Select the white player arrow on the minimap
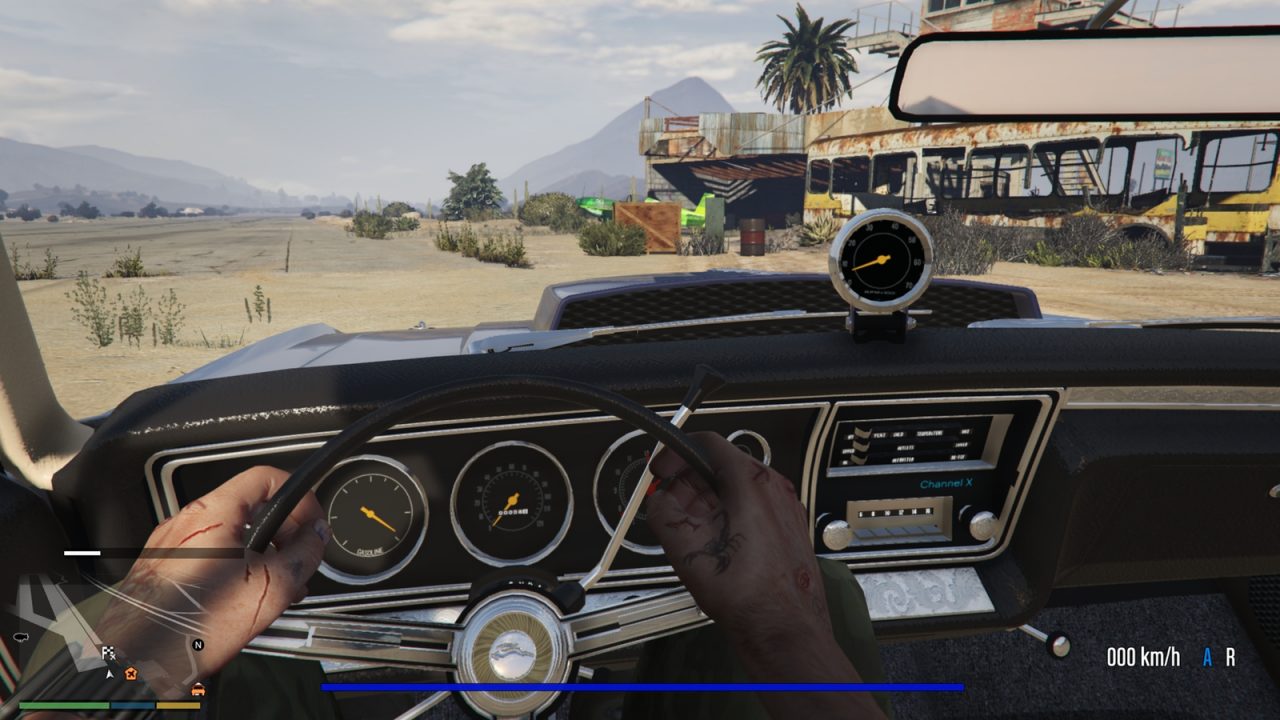 tap(110, 674)
